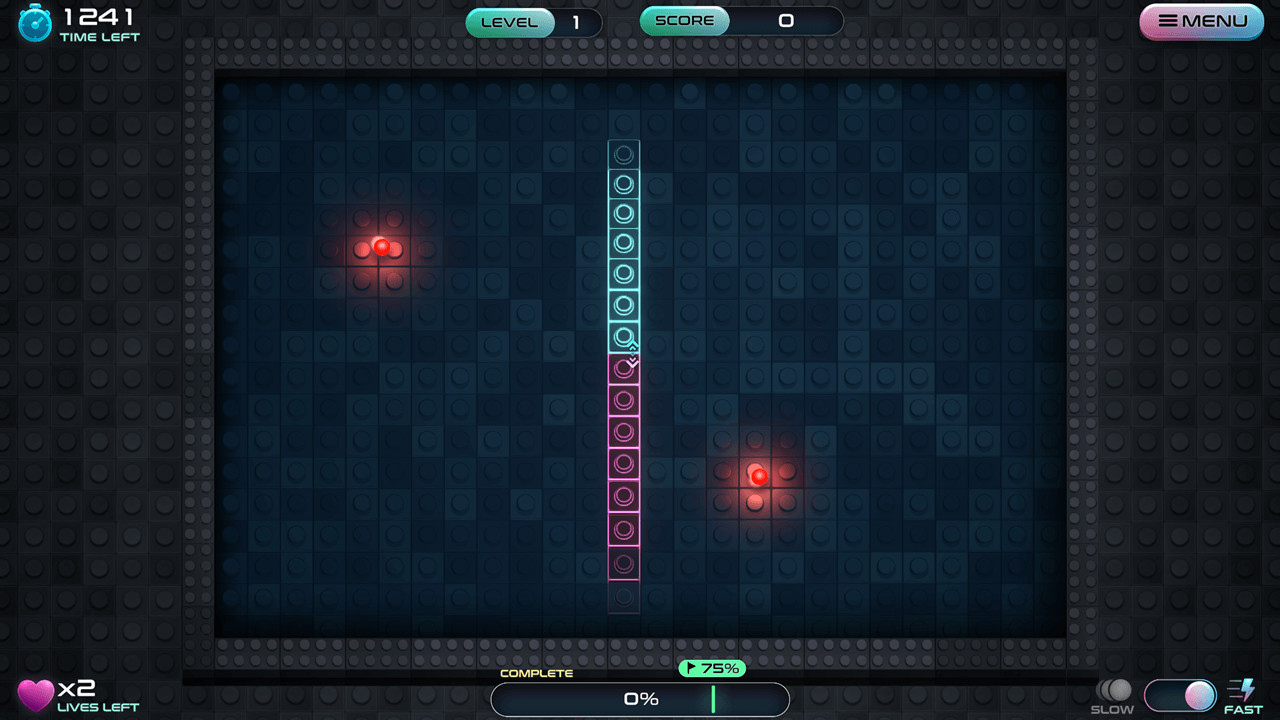Select the glowing red piece on the left
Image resolution: width=1280 pixels, height=720 pixels.
(x=381, y=247)
